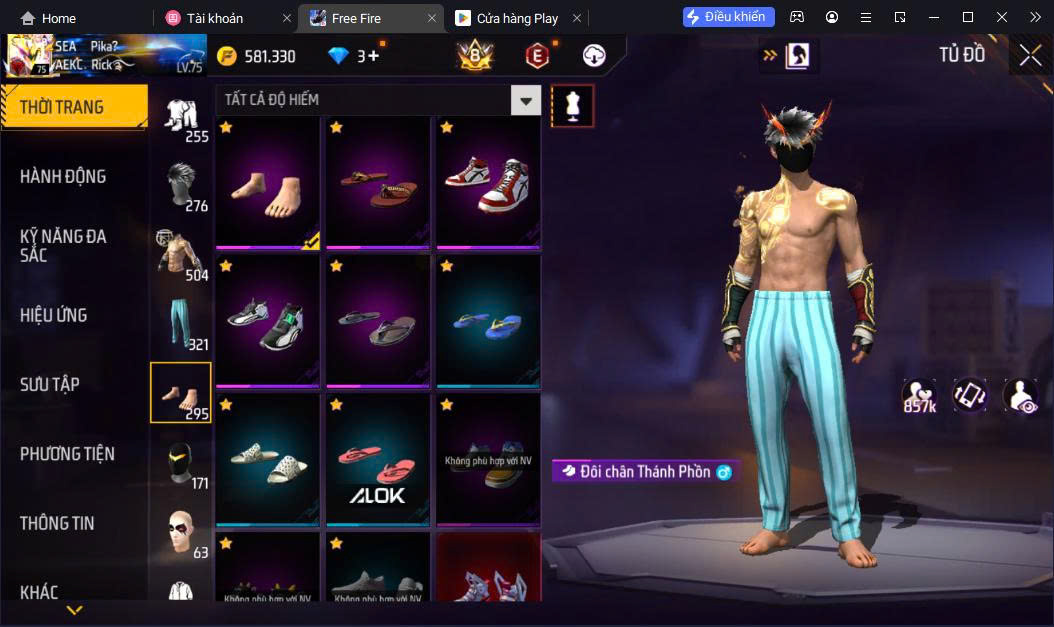The width and height of the screenshot is (1054, 627).
Task: Open the THÔNG TIN menu entry
Action: 57,523
